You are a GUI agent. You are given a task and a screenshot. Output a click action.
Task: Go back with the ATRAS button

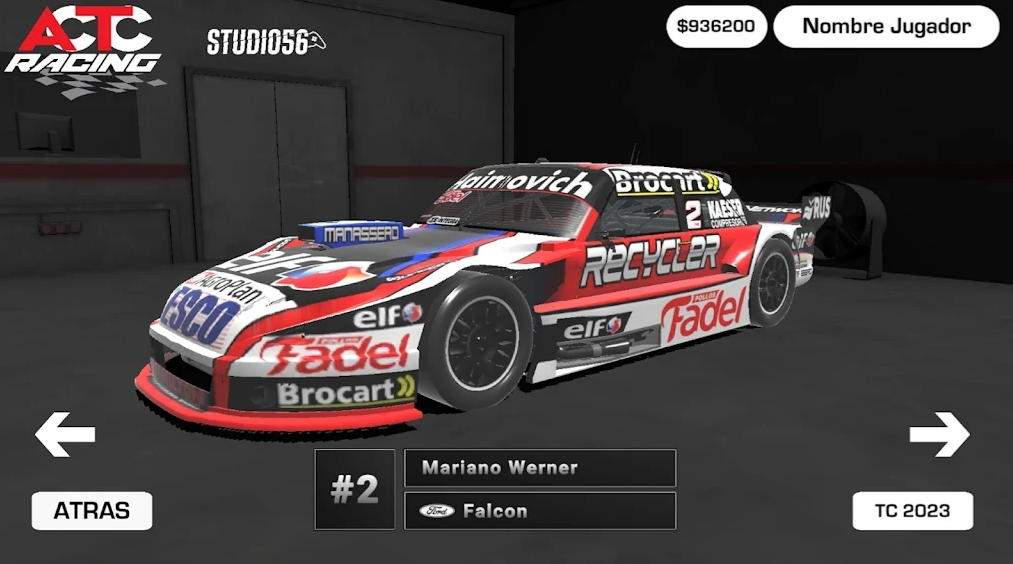92,511
